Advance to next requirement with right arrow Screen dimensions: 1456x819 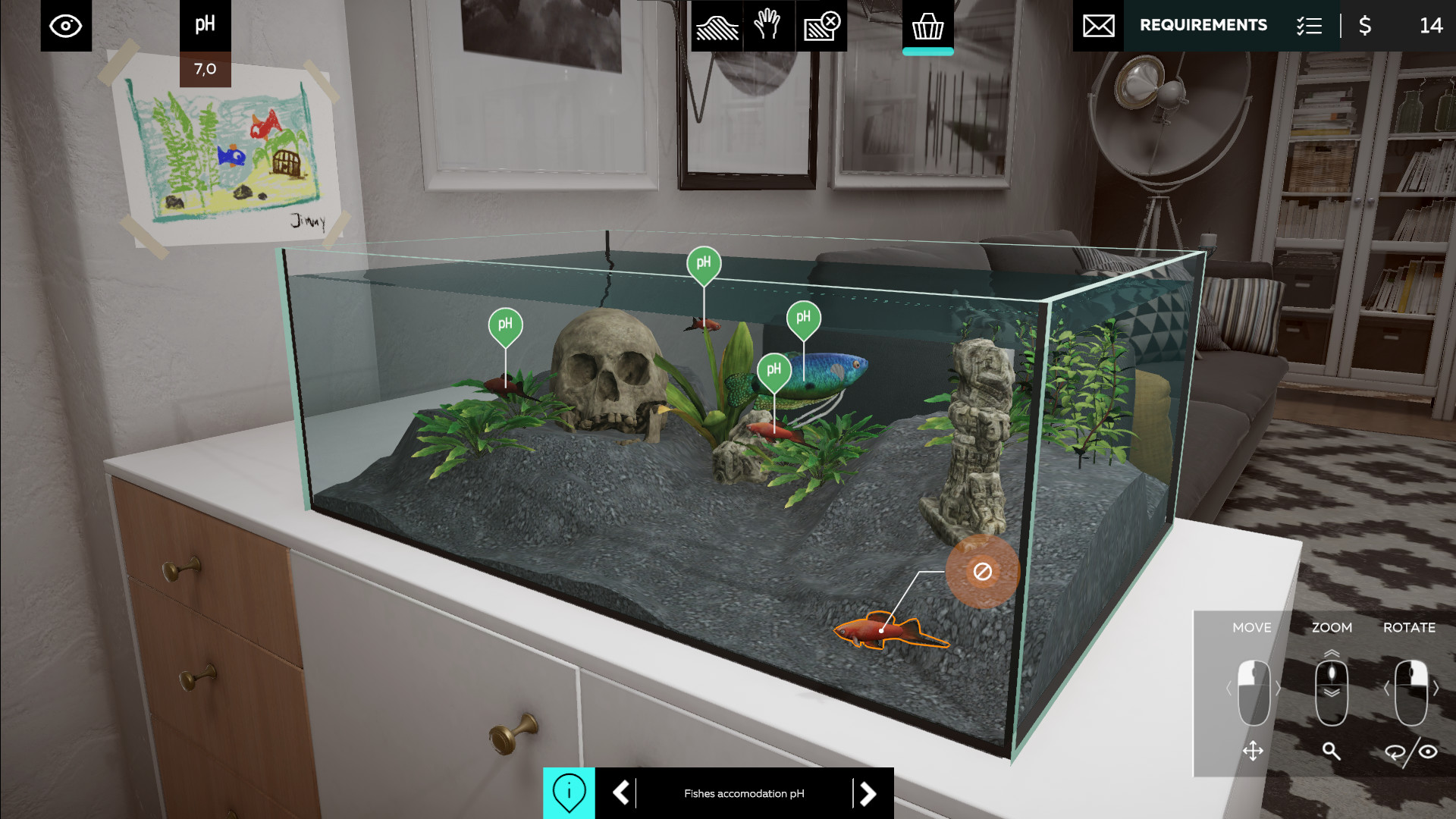[867, 793]
